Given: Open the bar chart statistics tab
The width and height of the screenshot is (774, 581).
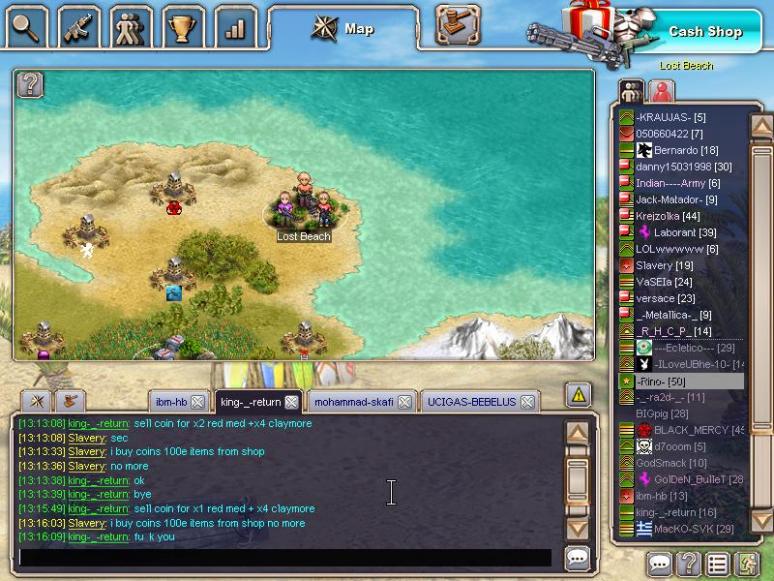Looking at the screenshot, I should pos(235,27).
